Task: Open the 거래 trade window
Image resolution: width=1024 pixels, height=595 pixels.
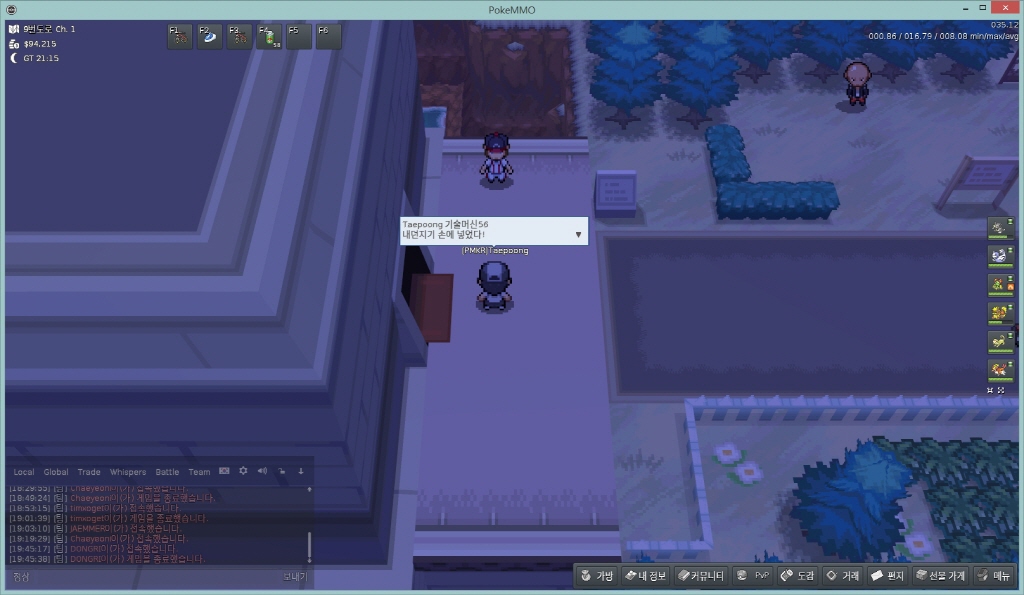Action: [842, 576]
